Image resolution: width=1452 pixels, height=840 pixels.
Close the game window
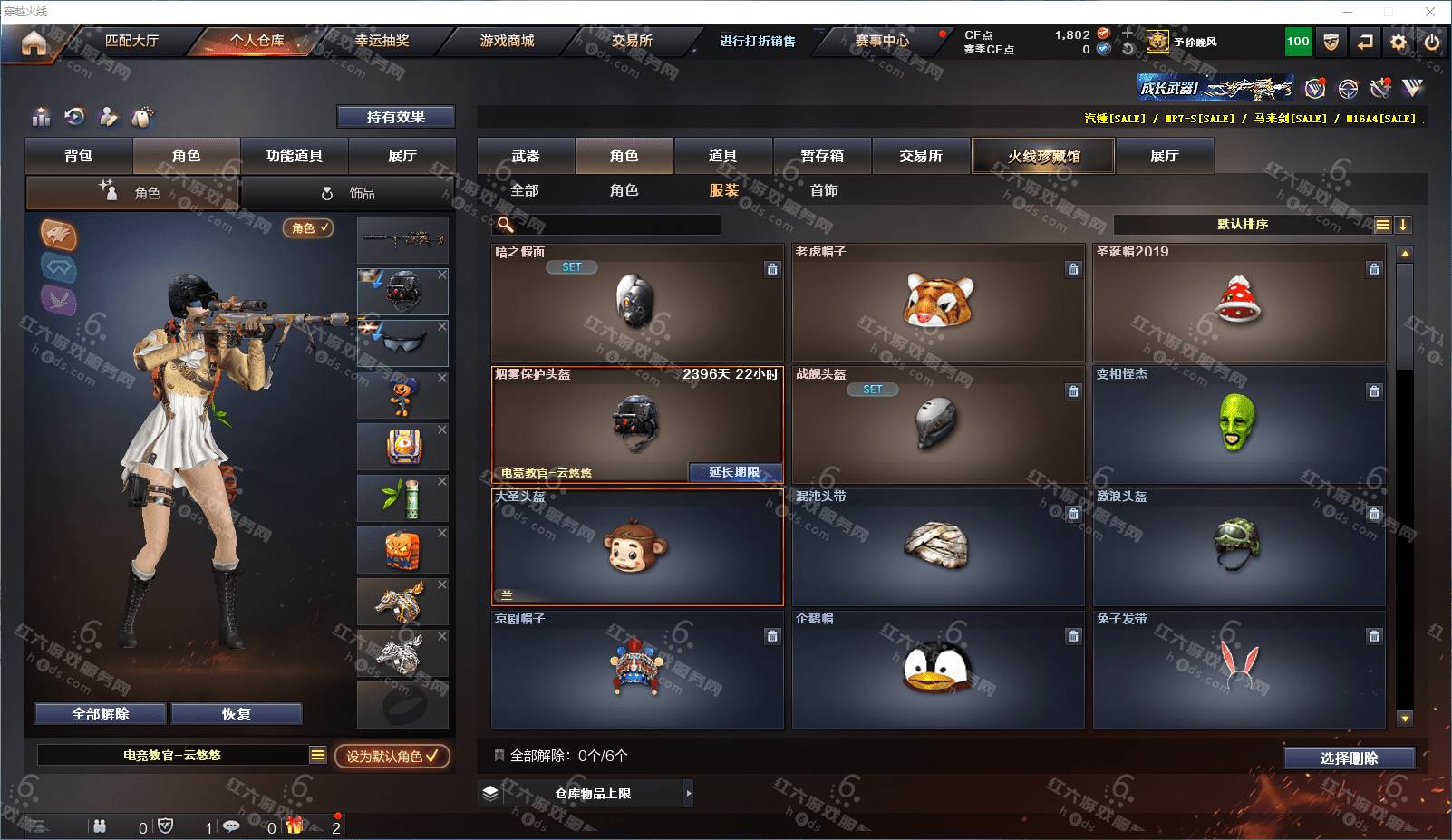(x=1429, y=12)
